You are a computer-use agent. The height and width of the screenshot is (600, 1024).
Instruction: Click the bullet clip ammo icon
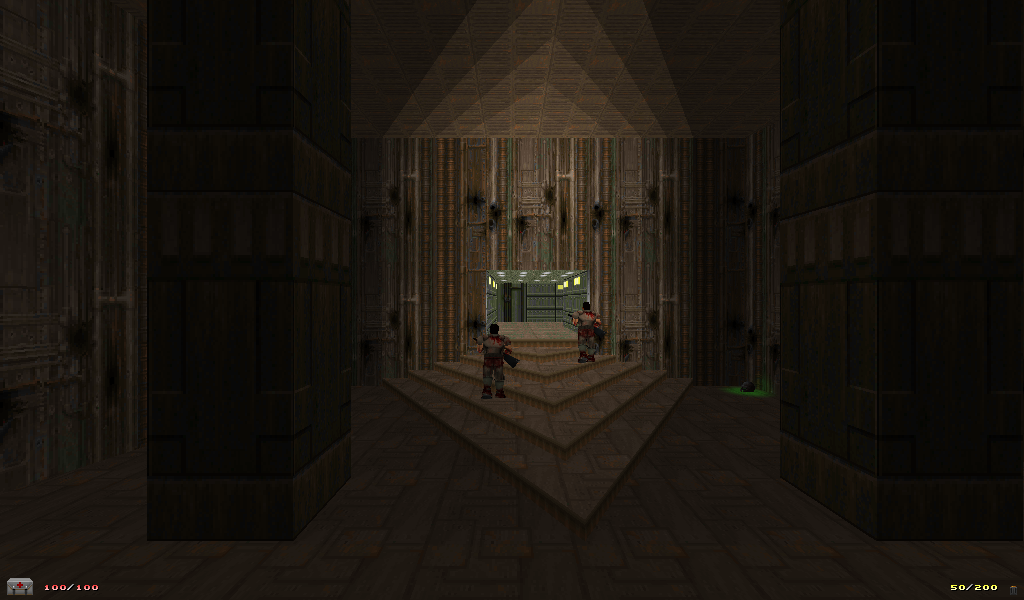coord(1012,589)
